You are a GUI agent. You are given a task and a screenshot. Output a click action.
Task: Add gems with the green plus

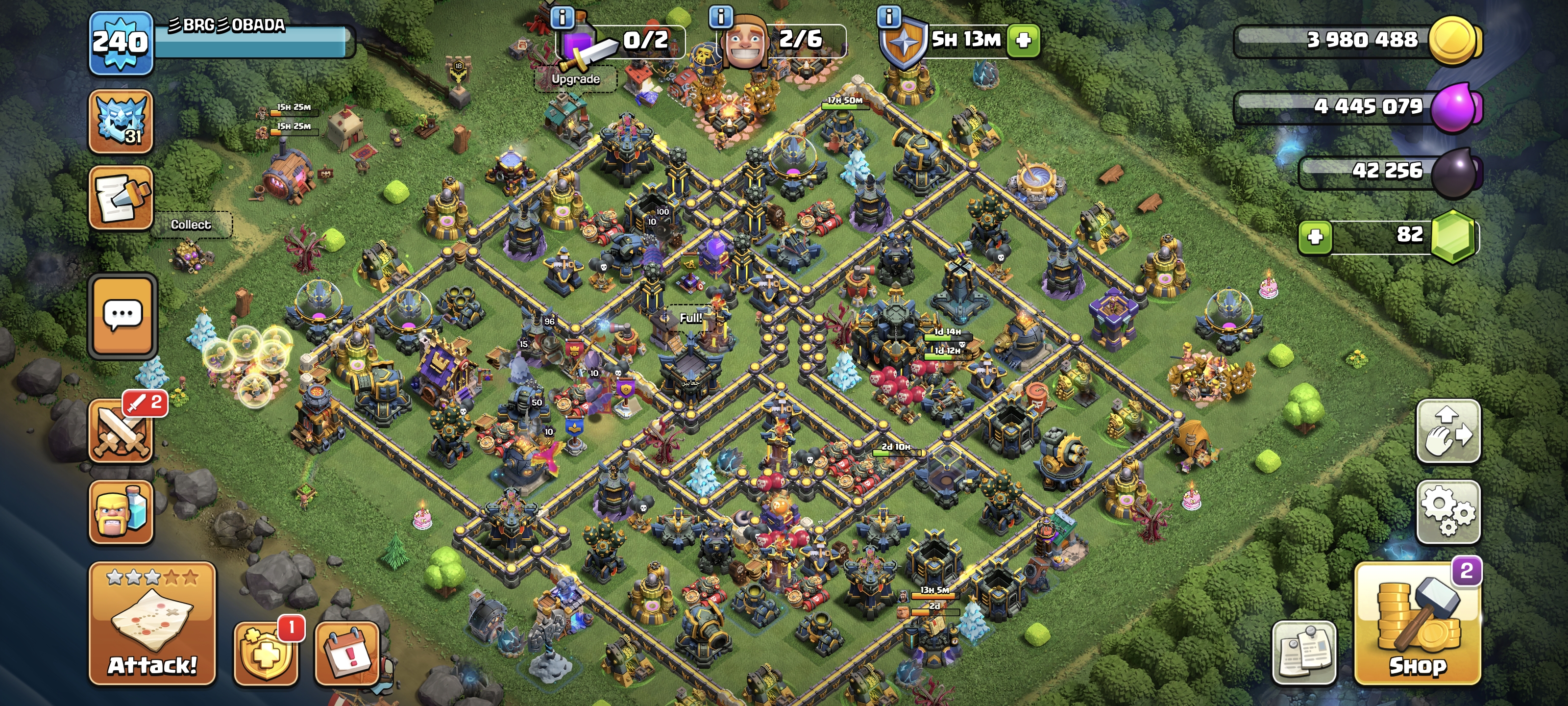coord(1315,236)
